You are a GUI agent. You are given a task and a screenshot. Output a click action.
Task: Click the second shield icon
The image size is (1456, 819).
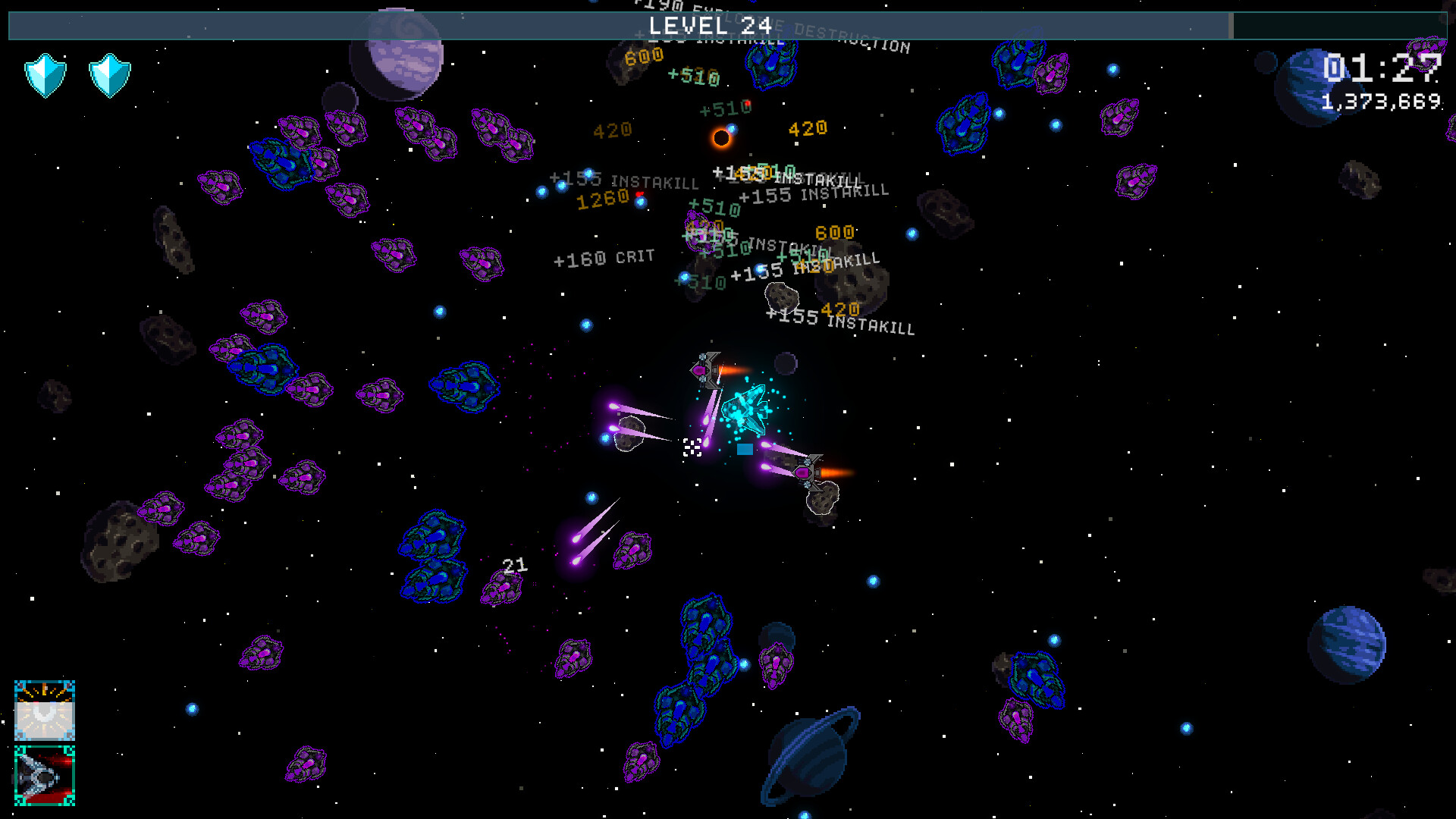108,74
